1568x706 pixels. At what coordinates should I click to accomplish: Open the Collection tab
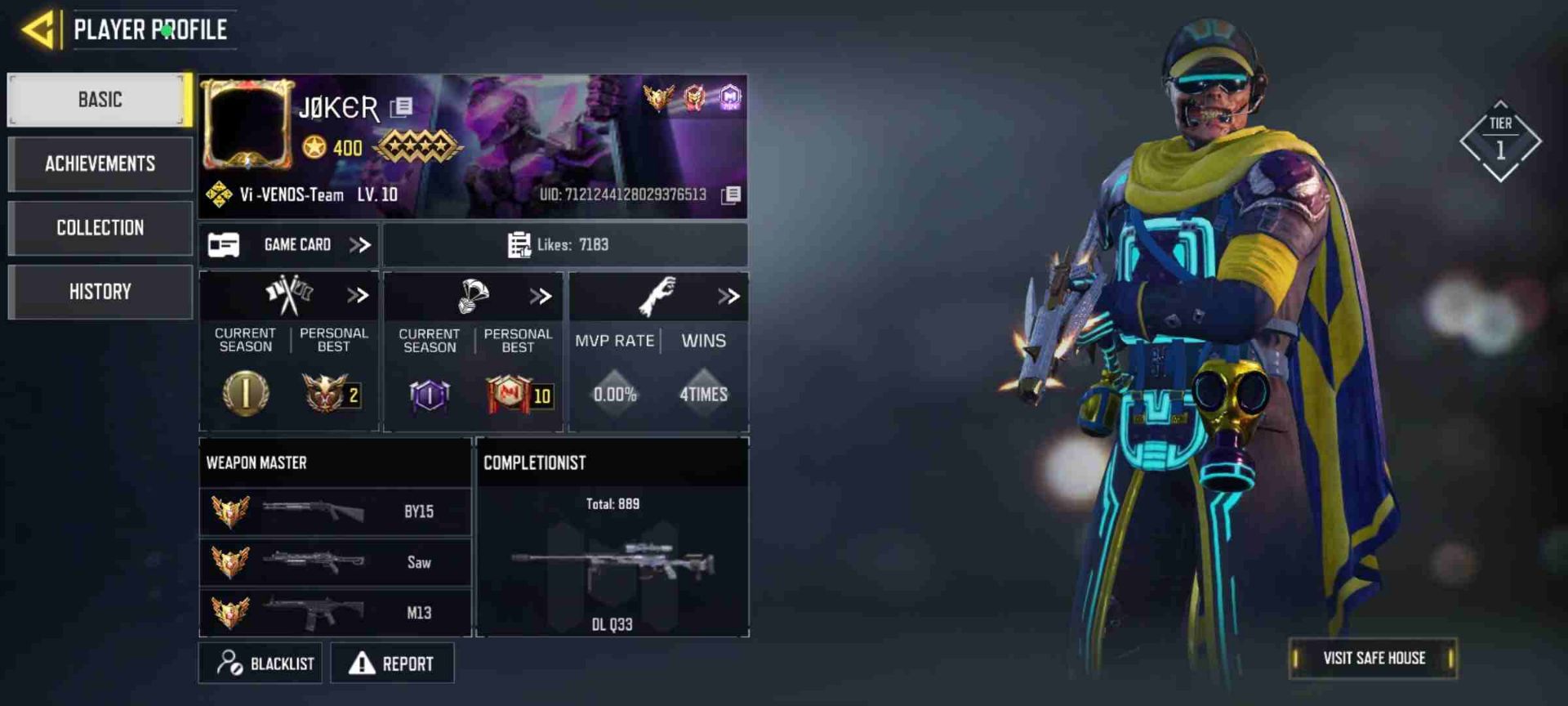pos(100,228)
